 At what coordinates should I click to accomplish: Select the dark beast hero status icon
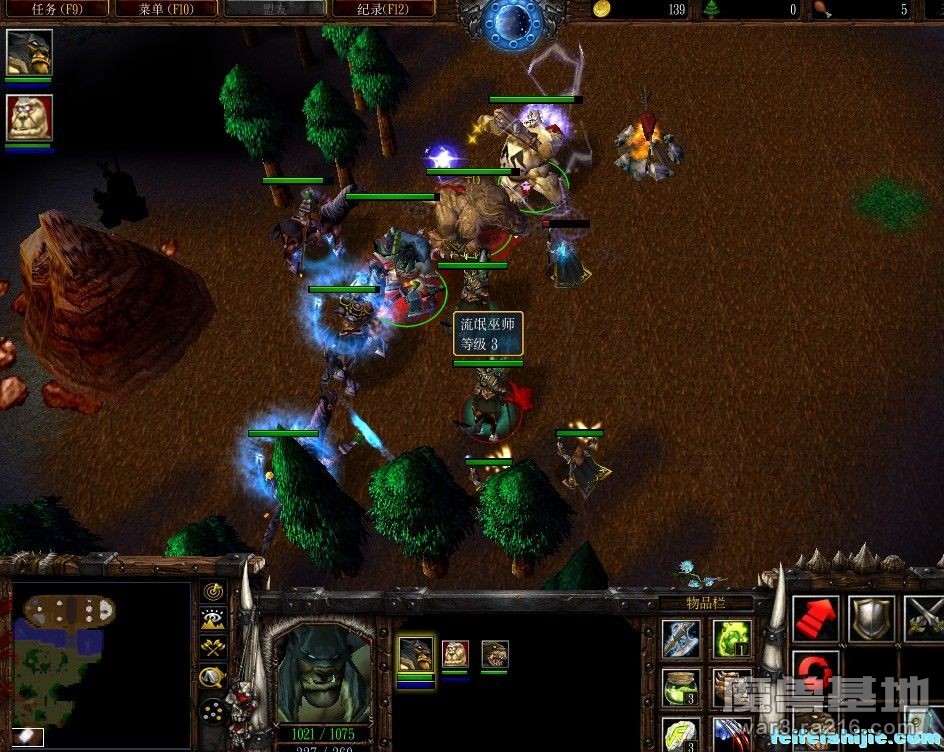tap(29, 53)
